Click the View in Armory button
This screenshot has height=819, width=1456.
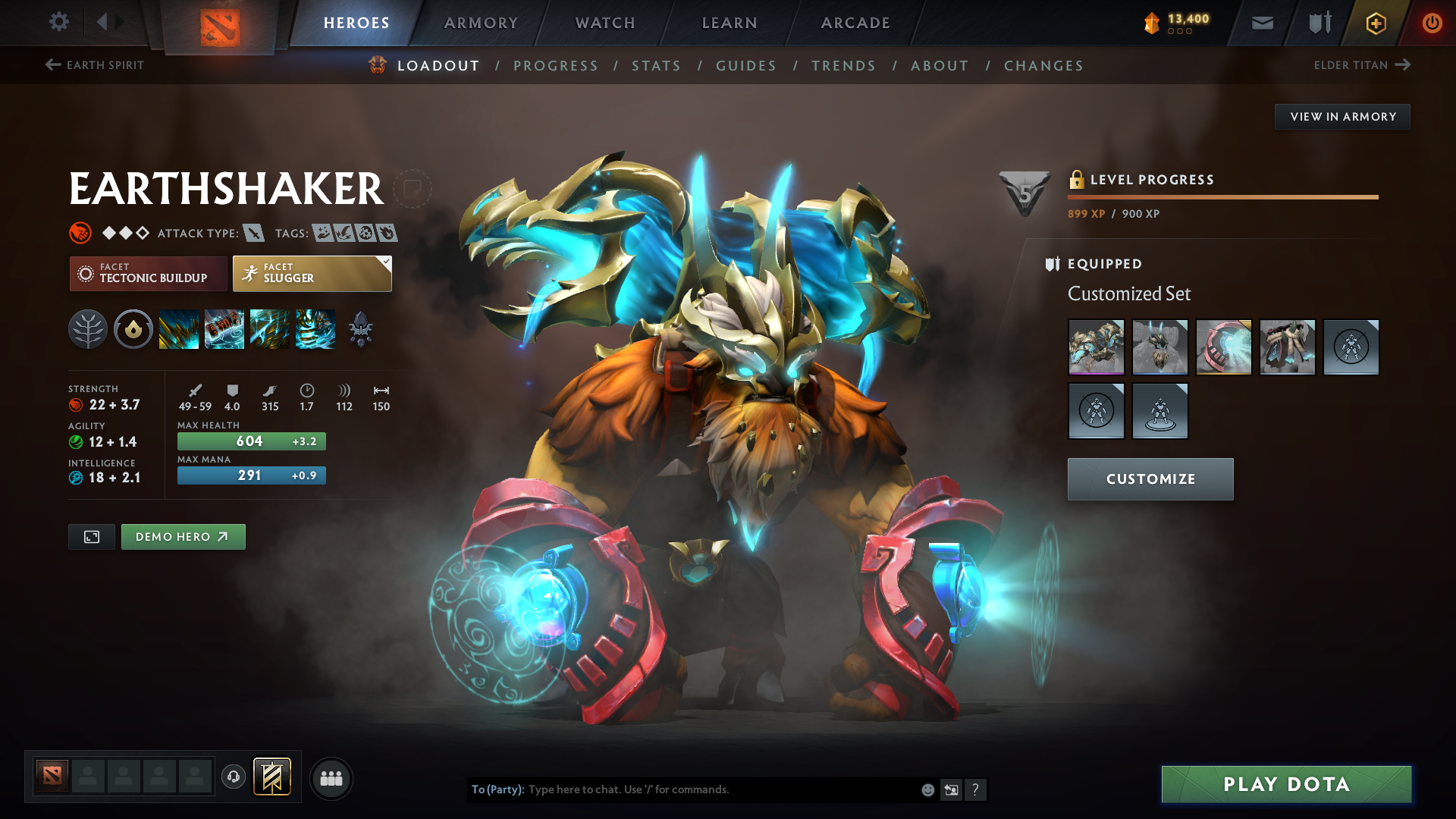1342,117
